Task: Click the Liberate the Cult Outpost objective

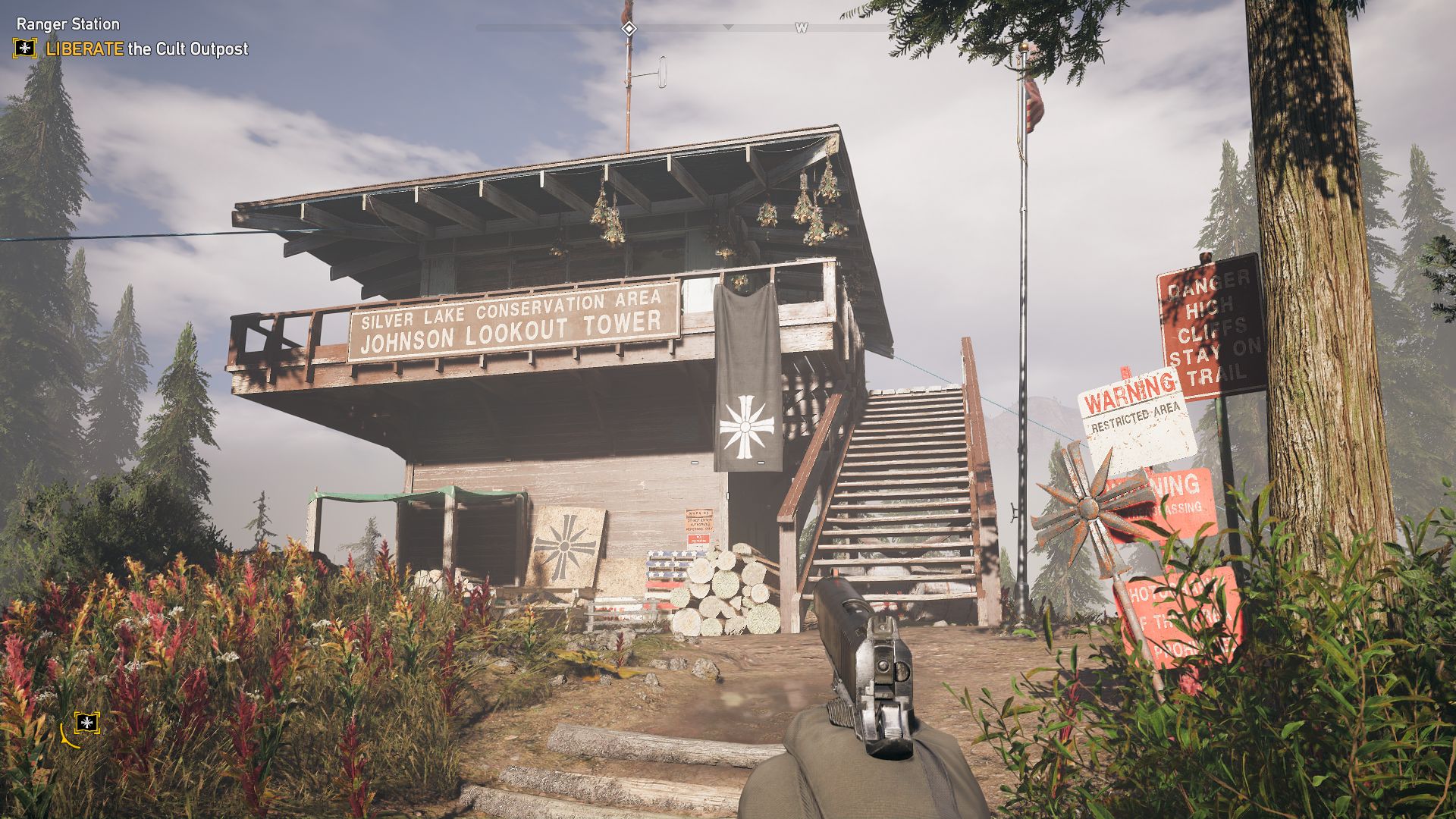Action: [x=147, y=49]
